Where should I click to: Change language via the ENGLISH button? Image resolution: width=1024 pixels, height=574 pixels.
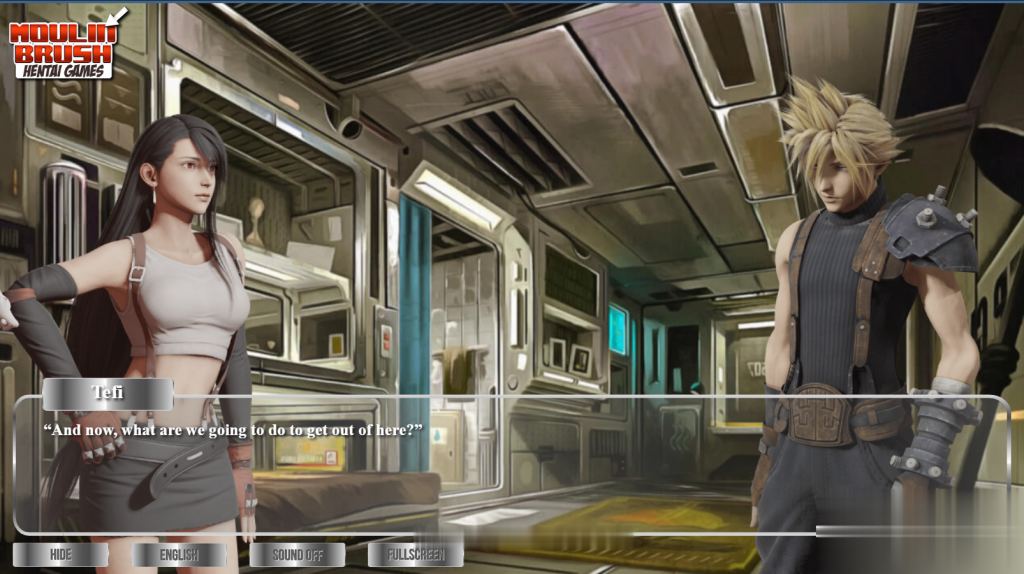179,555
